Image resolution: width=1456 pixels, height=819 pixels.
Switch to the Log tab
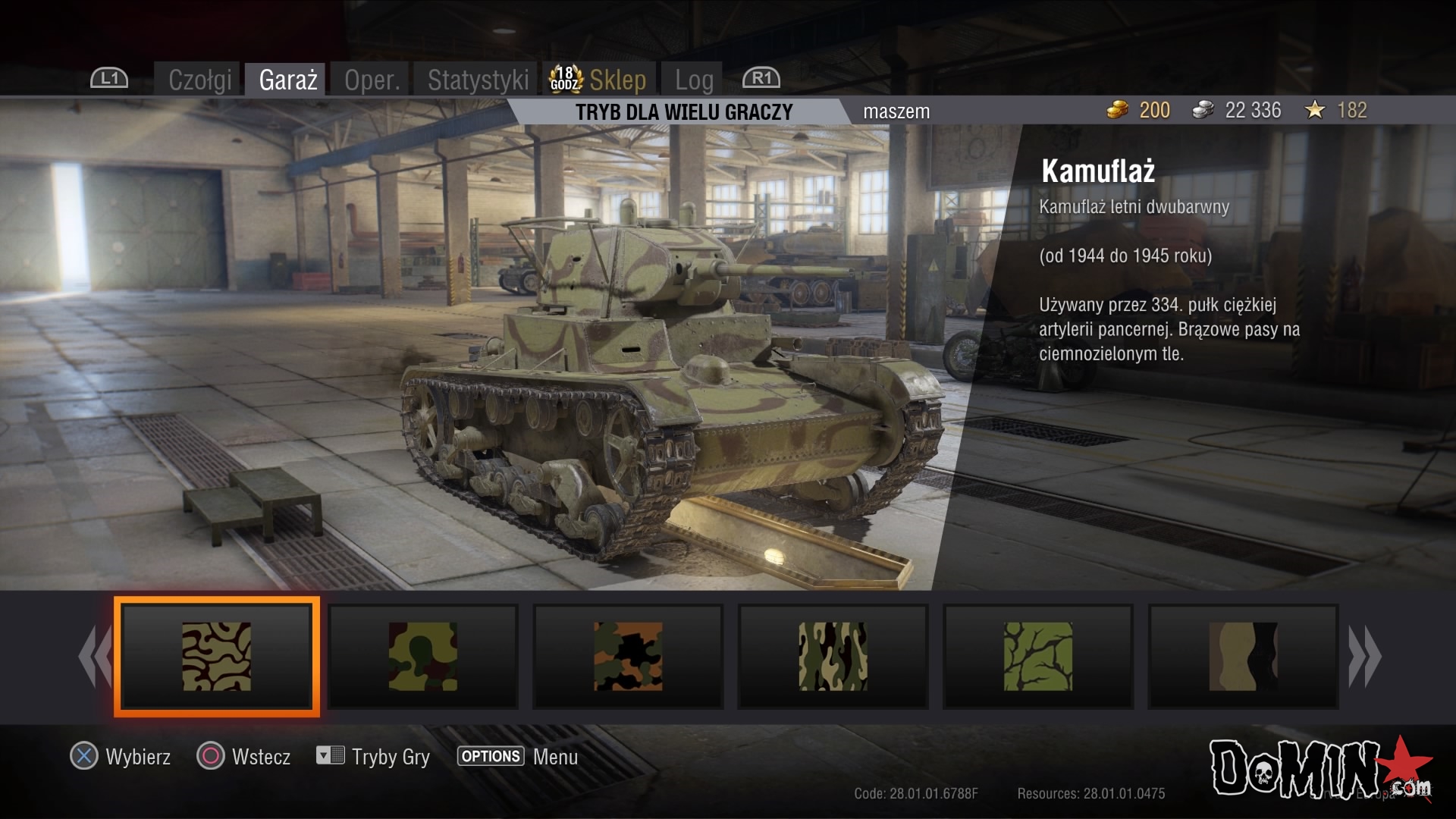(694, 80)
